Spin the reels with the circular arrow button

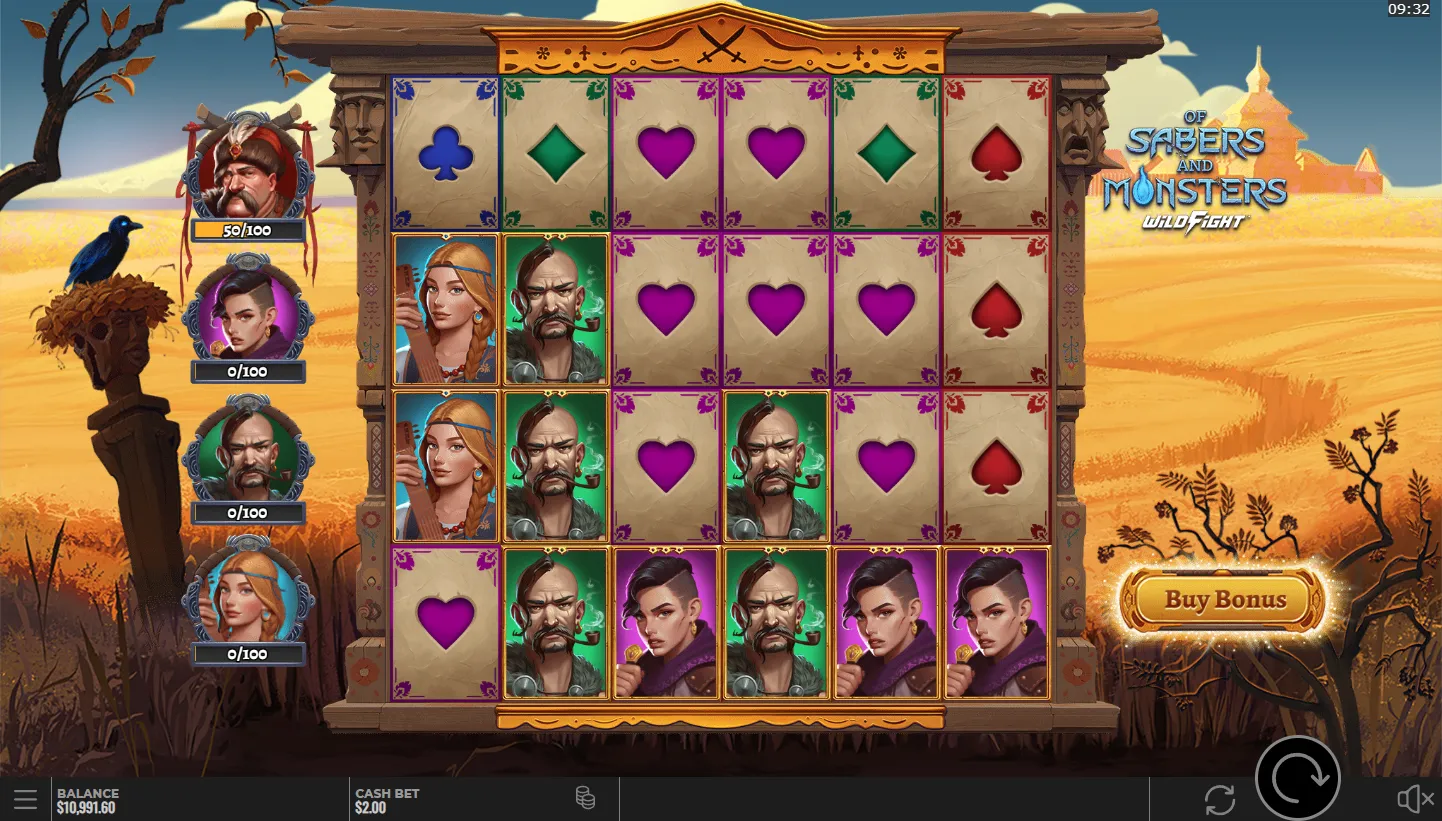1297,778
